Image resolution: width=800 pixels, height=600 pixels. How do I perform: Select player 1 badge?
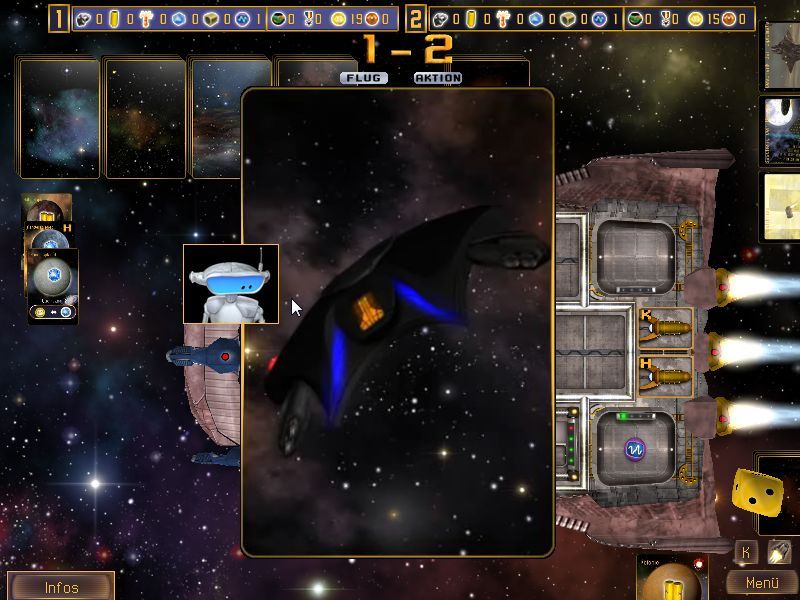[x=60, y=18]
